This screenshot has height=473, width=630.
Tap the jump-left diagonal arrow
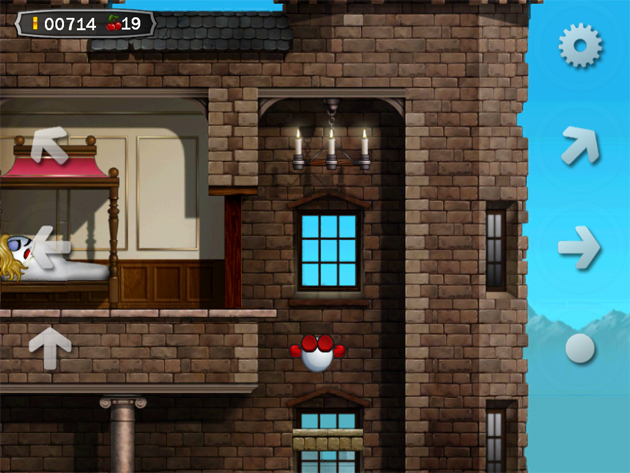[49, 145]
